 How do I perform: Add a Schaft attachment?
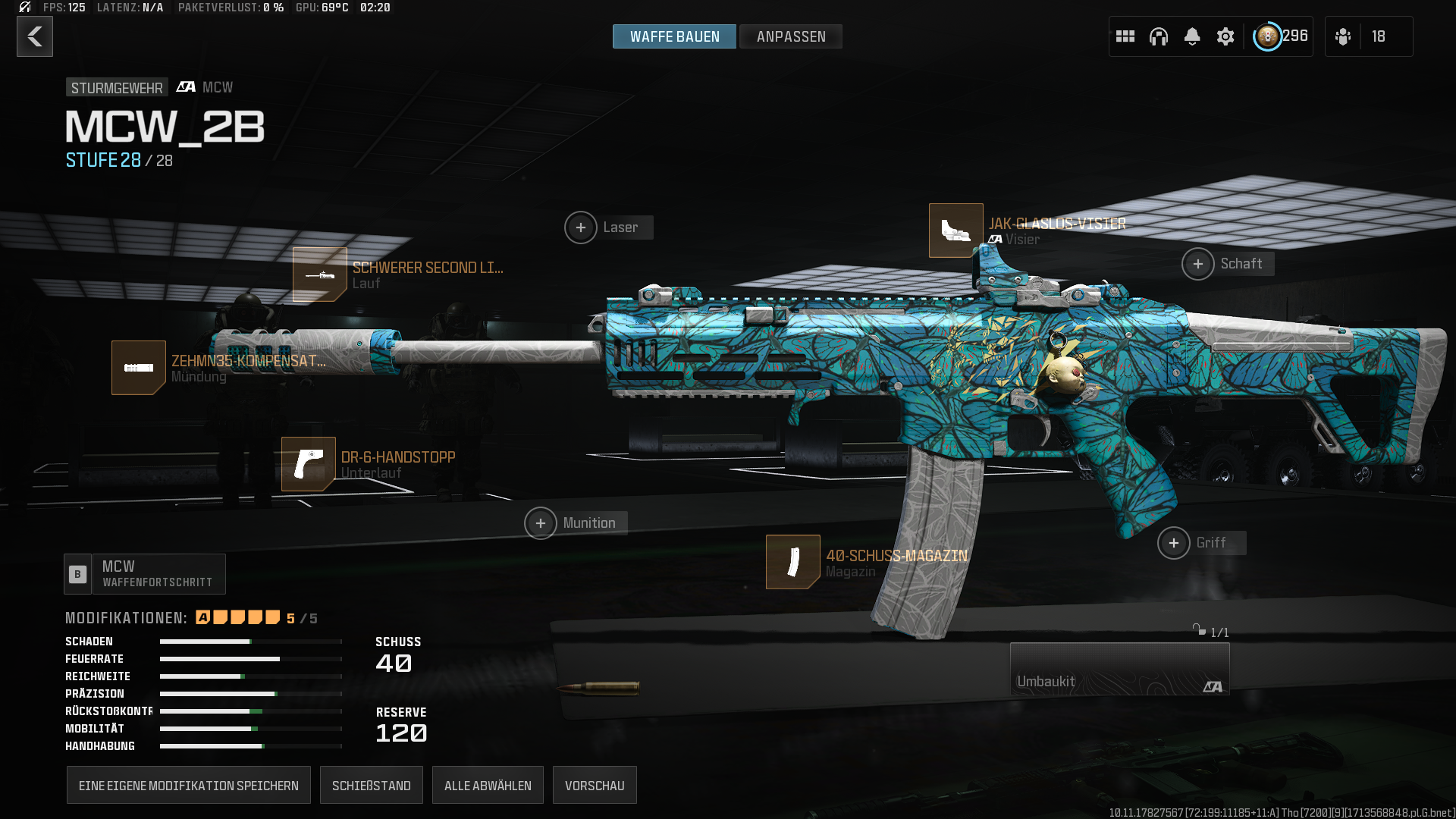[x=1198, y=264]
